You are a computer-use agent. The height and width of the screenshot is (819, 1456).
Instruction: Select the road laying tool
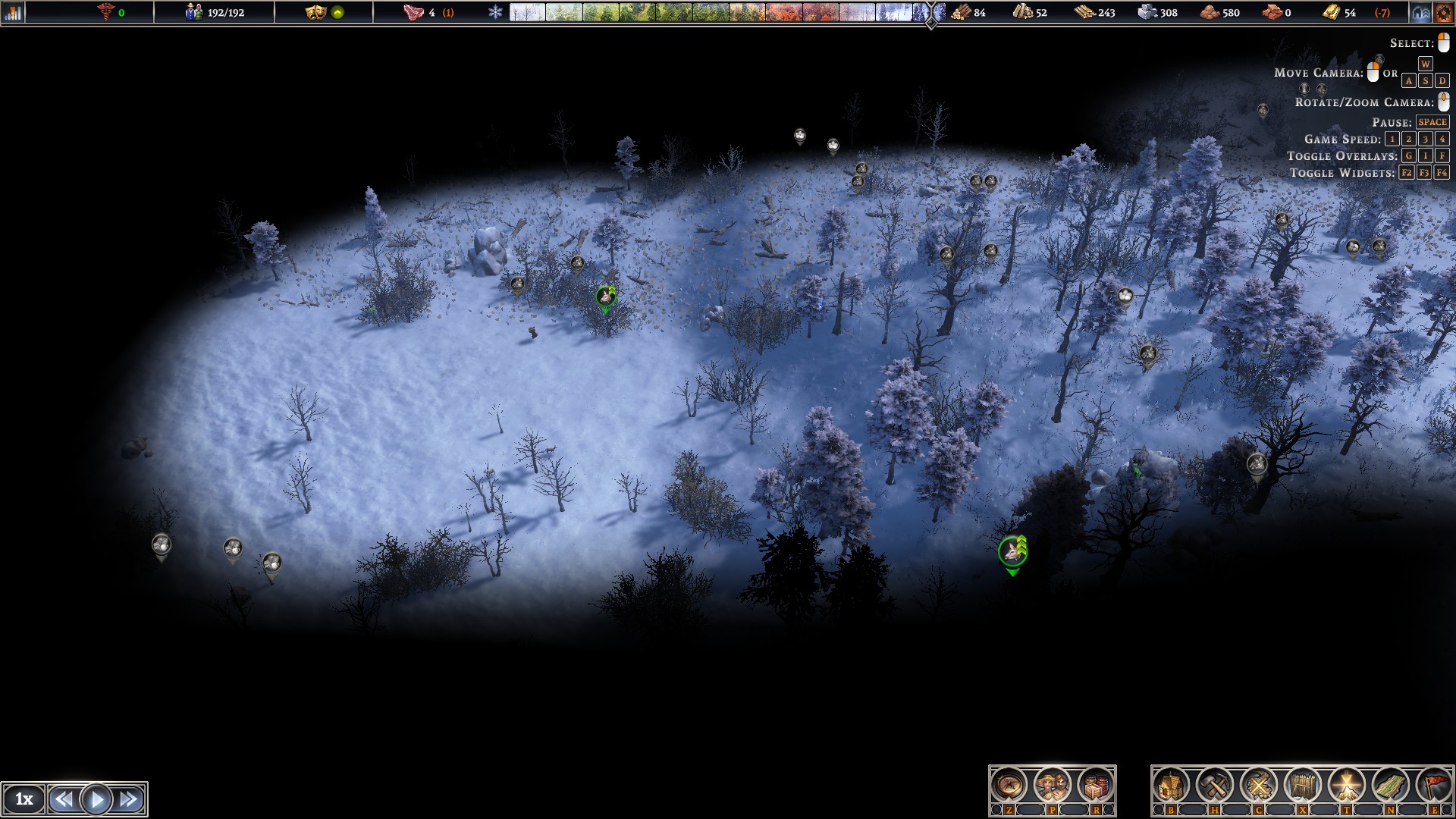(1390, 786)
